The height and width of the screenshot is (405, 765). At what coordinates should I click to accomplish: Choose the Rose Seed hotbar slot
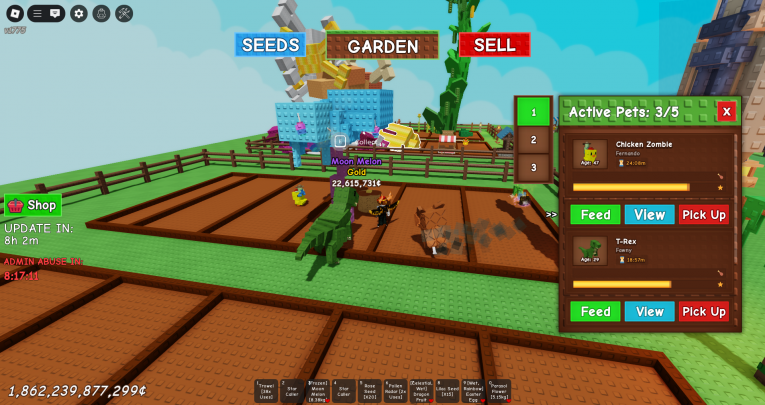point(370,391)
